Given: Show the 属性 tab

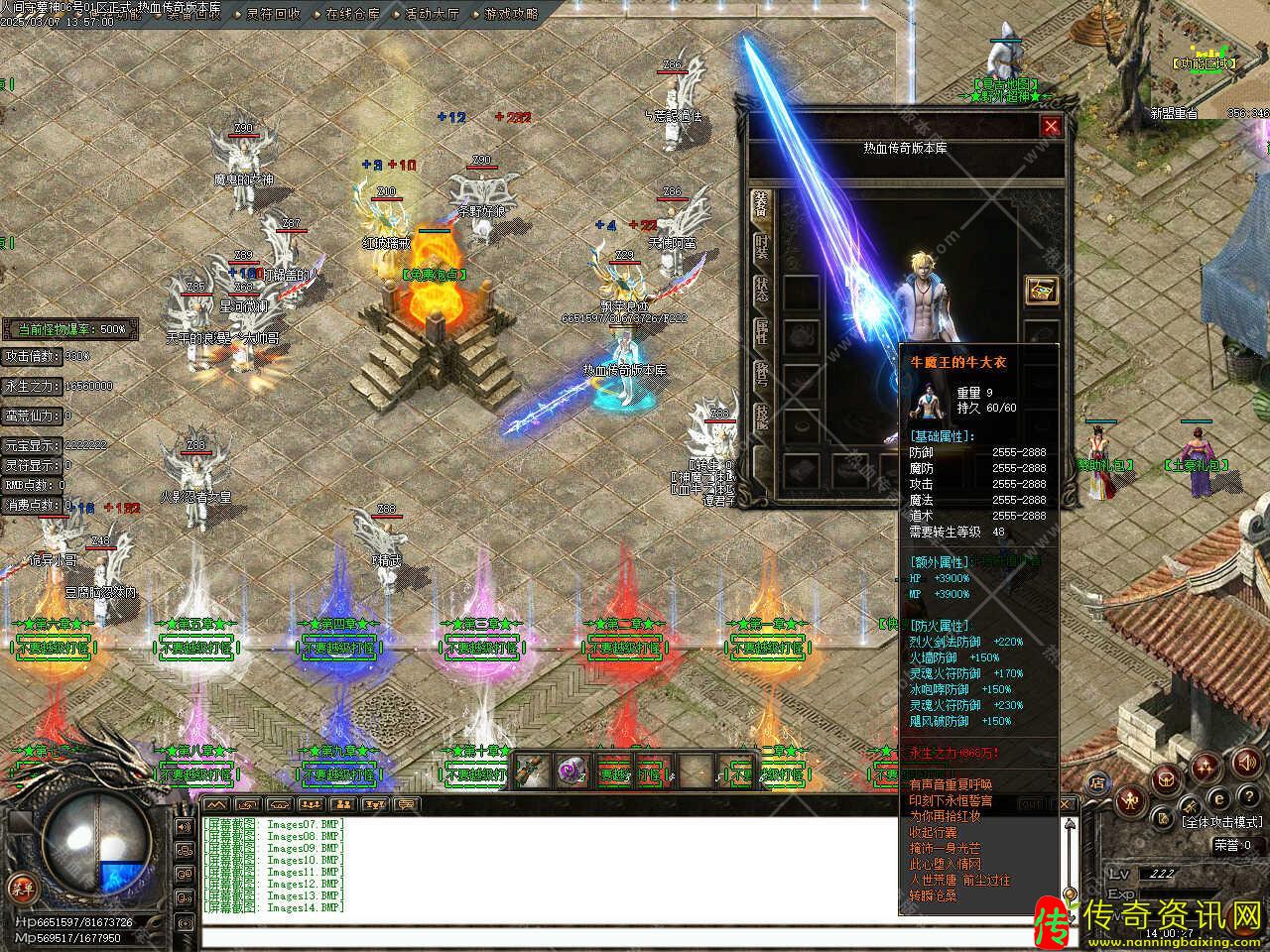Looking at the screenshot, I should (x=761, y=332).
